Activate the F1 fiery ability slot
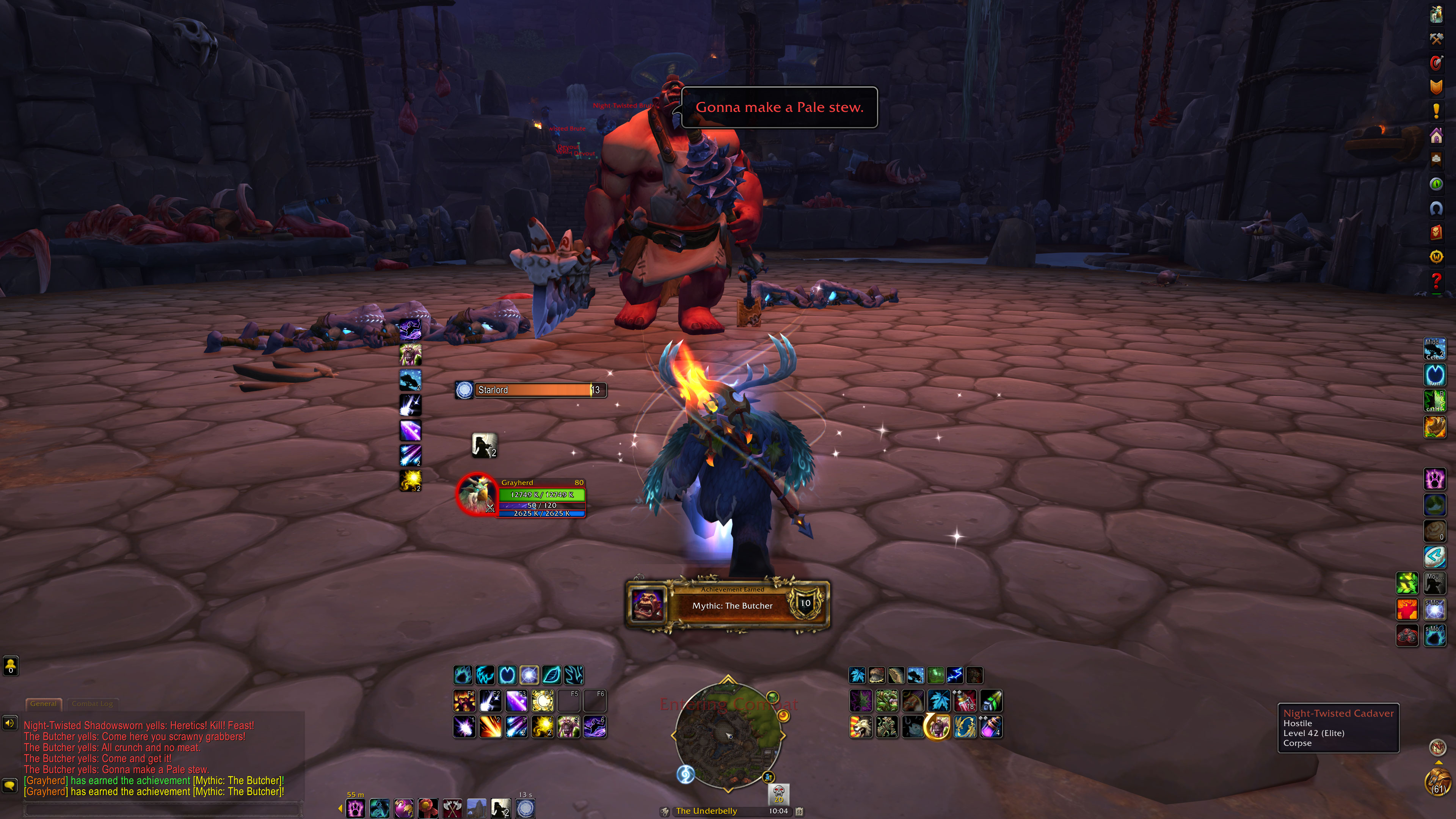This screenshot has height=819, width=1456. click(464, 701)
